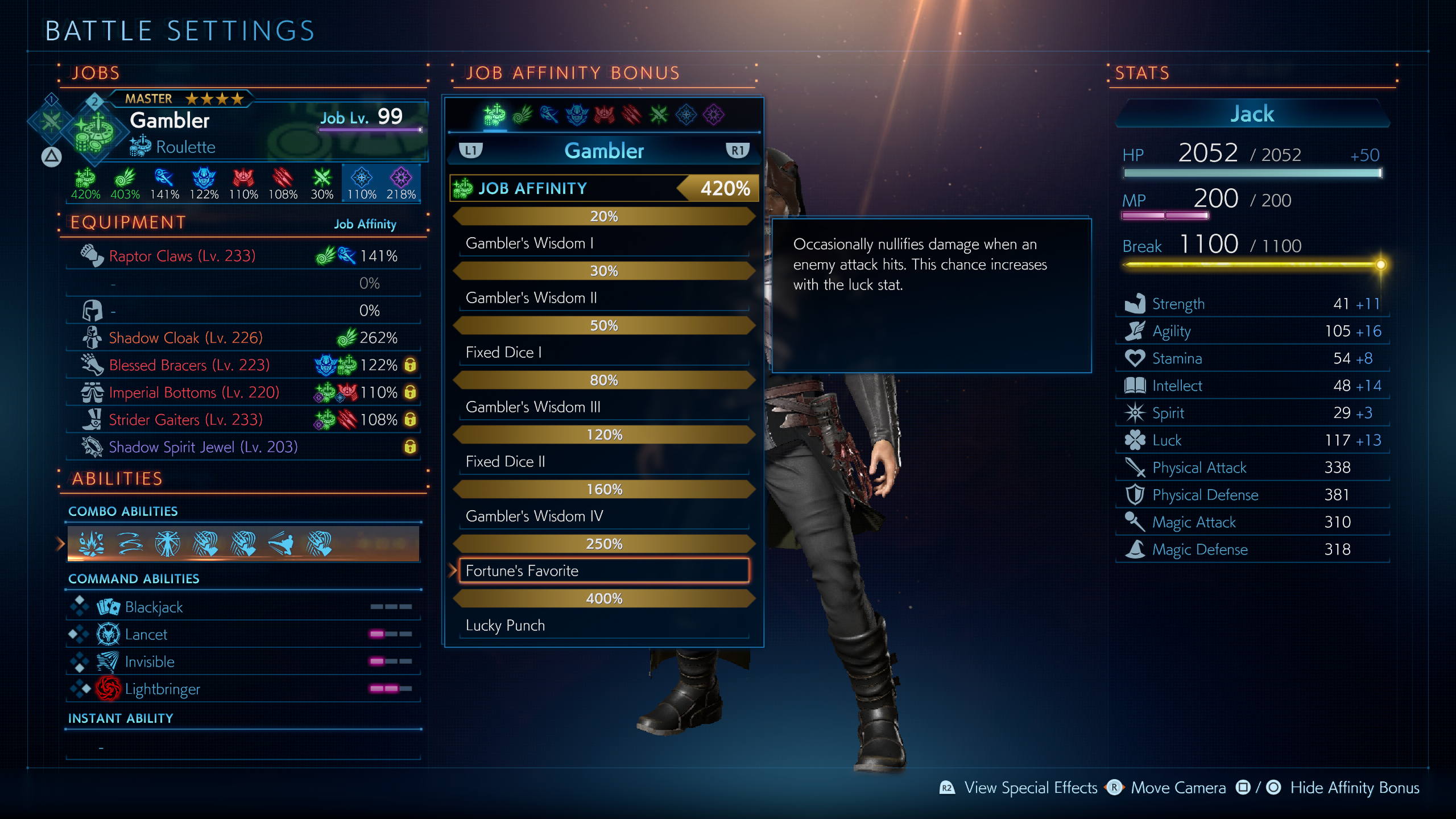Choose the Invisible command ability
This screenshot has height=819, width=1456.
coord(243,661)
